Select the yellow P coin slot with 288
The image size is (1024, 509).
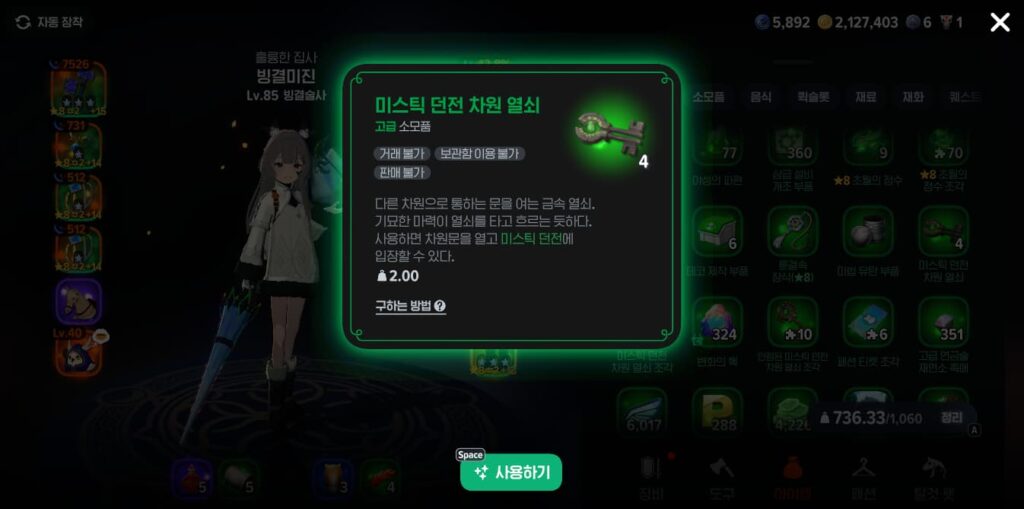coord(717,410)
